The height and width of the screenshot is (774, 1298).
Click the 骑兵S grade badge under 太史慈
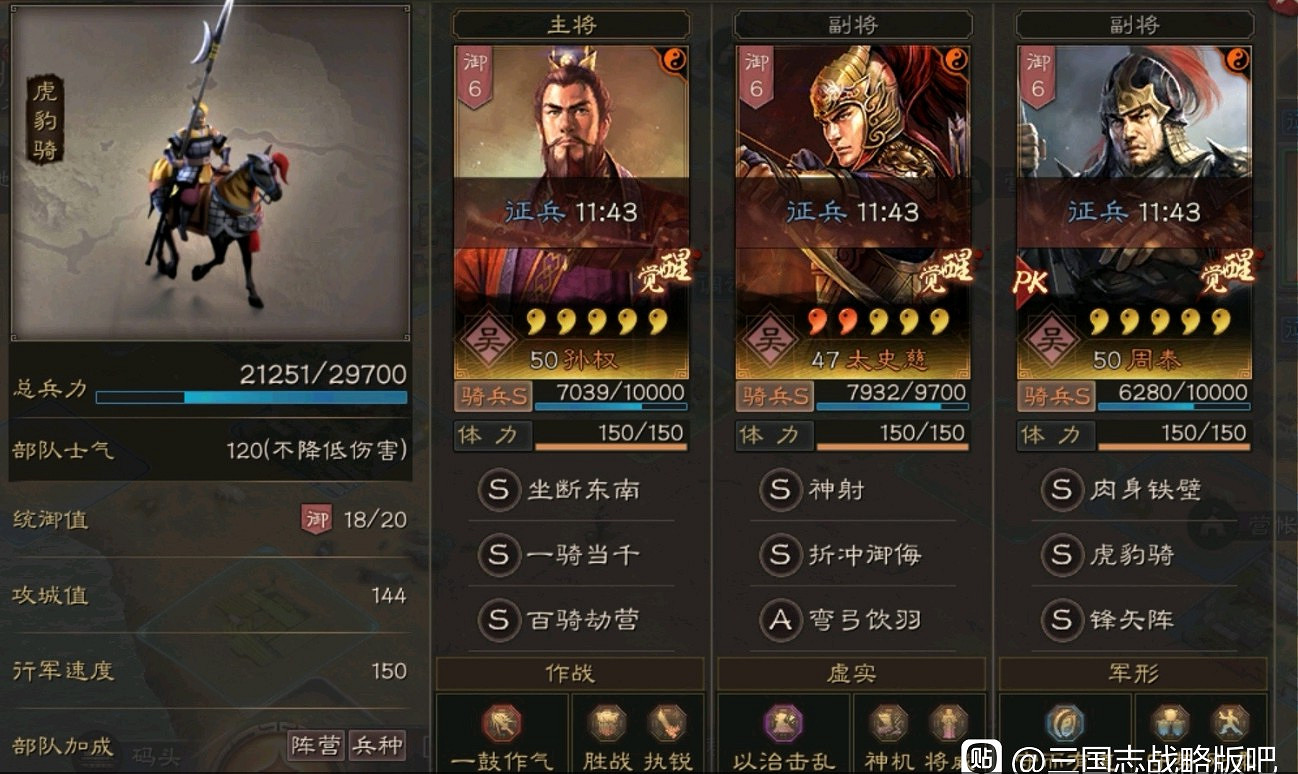point(772,394)
